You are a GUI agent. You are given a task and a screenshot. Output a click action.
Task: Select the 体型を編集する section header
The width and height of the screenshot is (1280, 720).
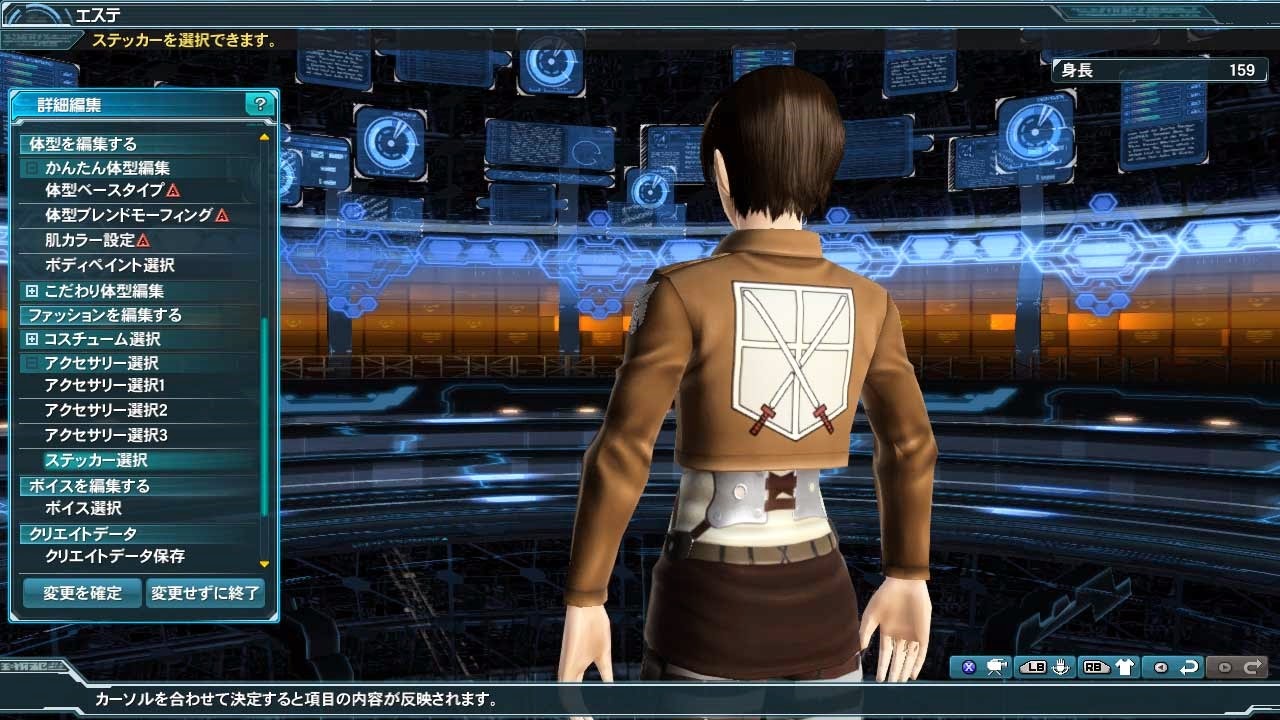(x=80, y=143)
